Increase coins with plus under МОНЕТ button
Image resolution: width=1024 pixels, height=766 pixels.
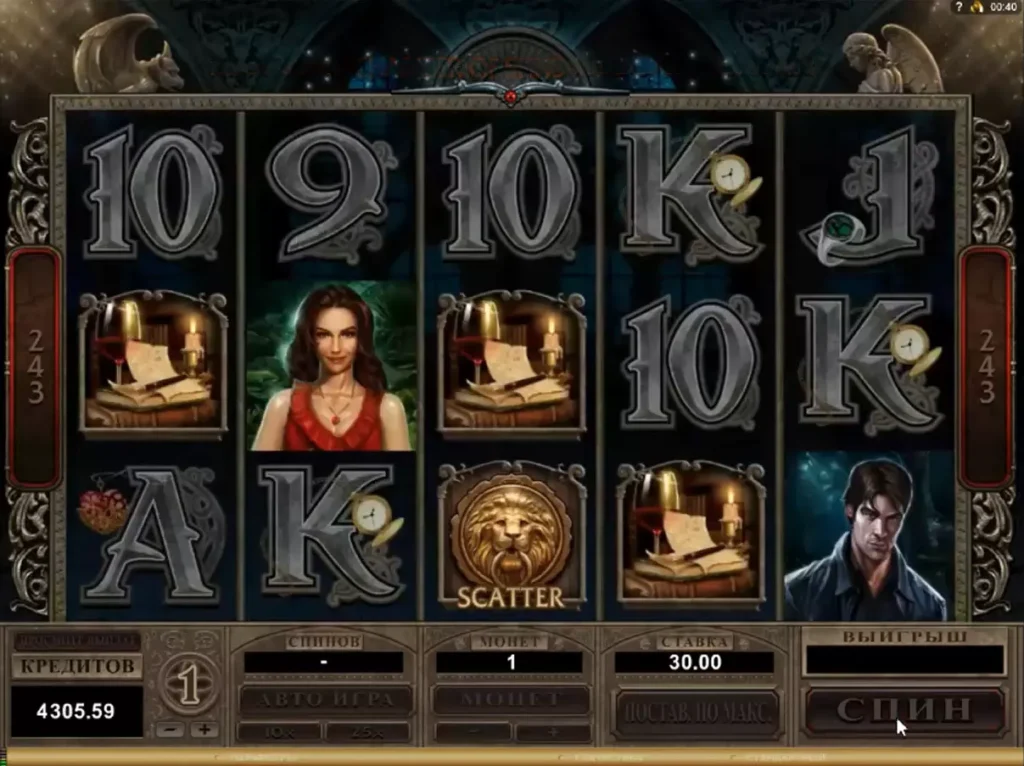pyautogui.click(x=552, y=732)
